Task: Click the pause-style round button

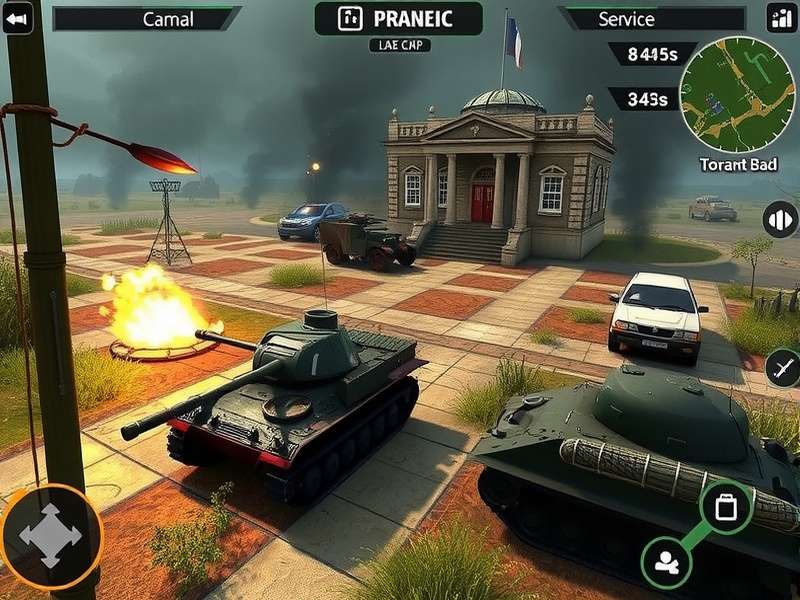Action: click(780, 219)
